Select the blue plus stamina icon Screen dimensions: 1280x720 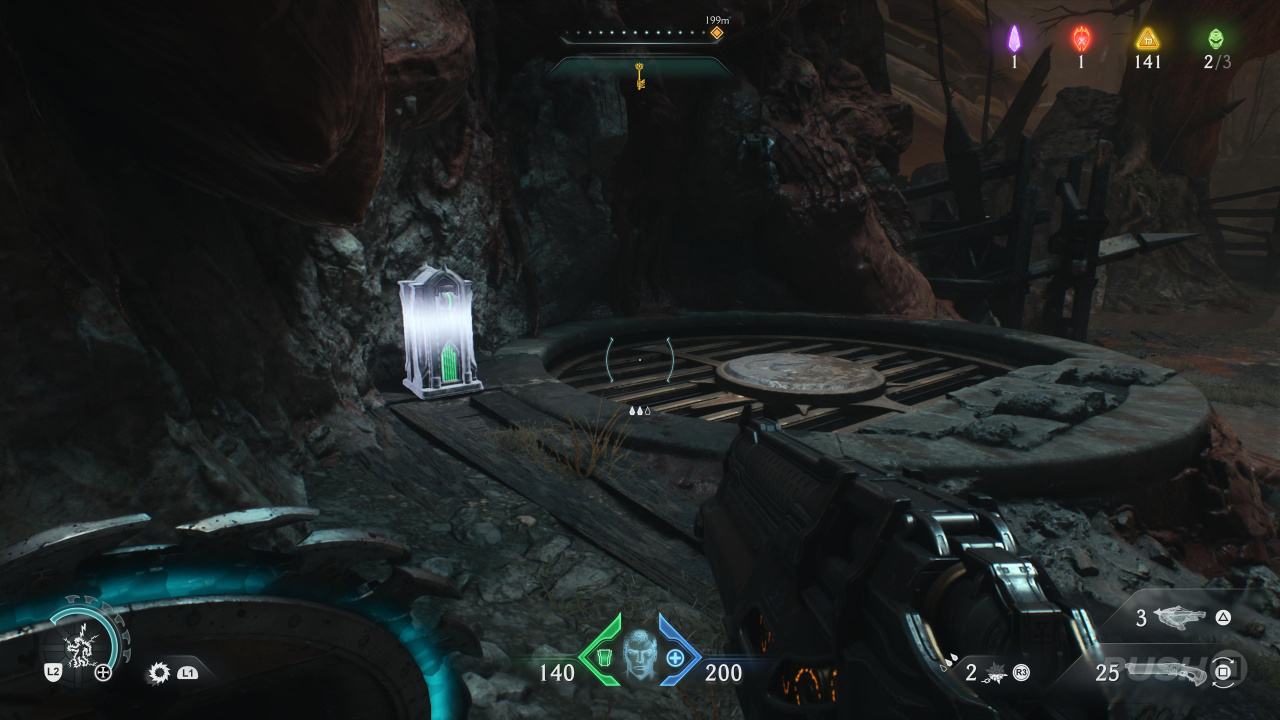675,658
